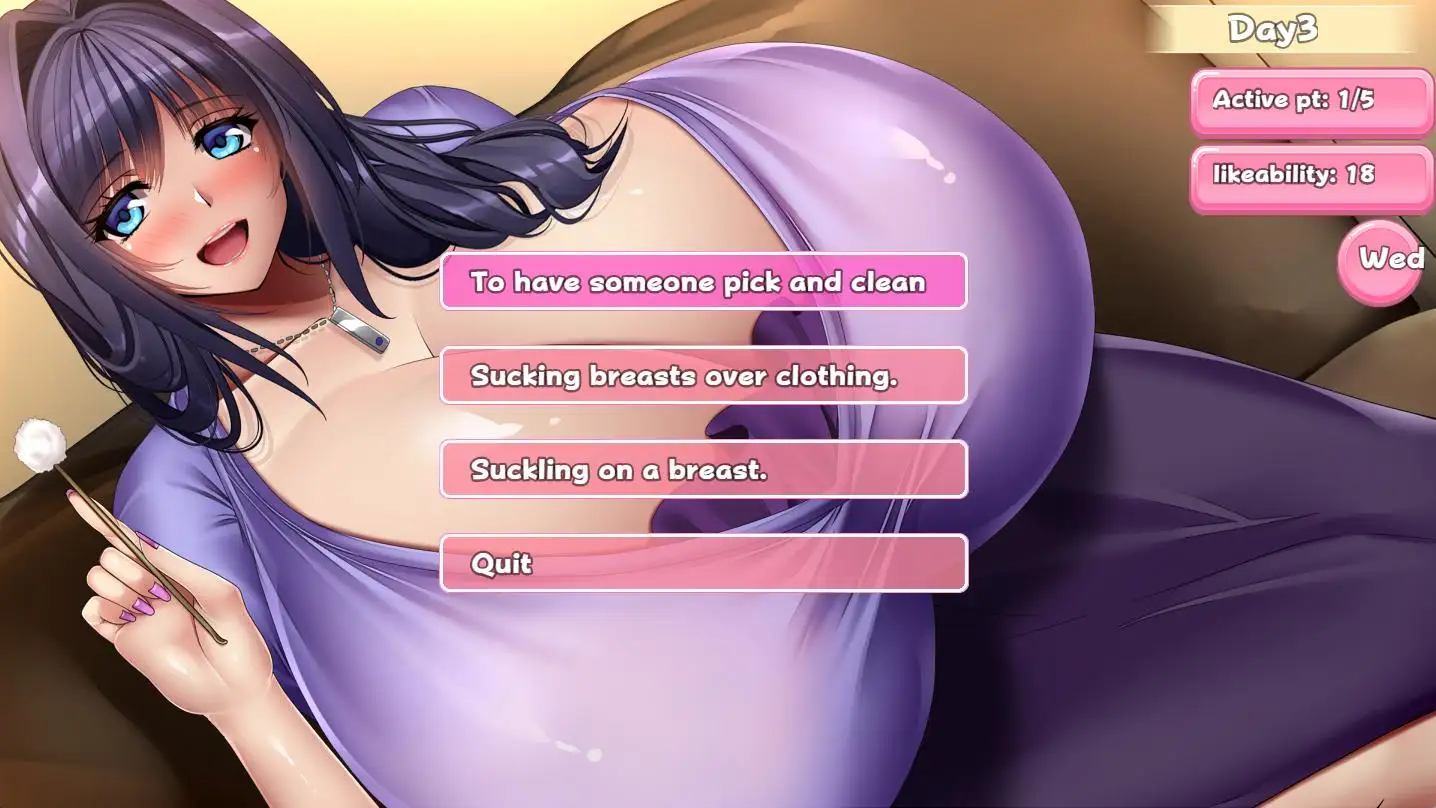
Task: Pick the "Suckling on a breast" option
Action: pos(703,469)
